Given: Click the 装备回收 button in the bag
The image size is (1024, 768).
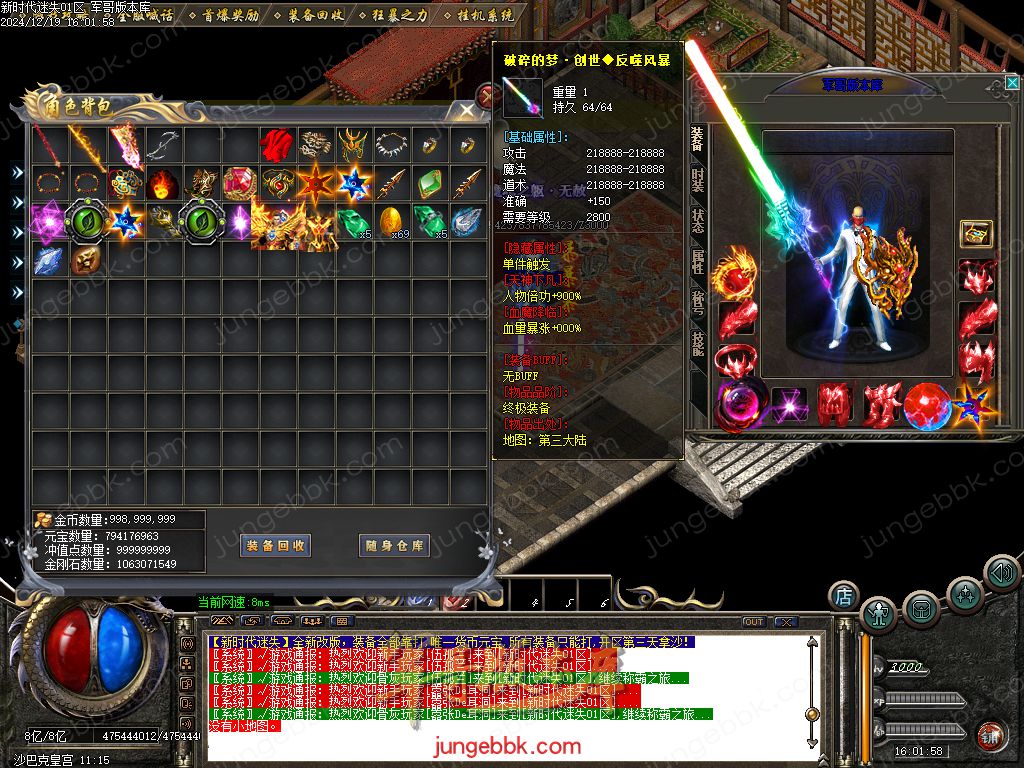Looking at the screenshot, I should tap(276, 546).
